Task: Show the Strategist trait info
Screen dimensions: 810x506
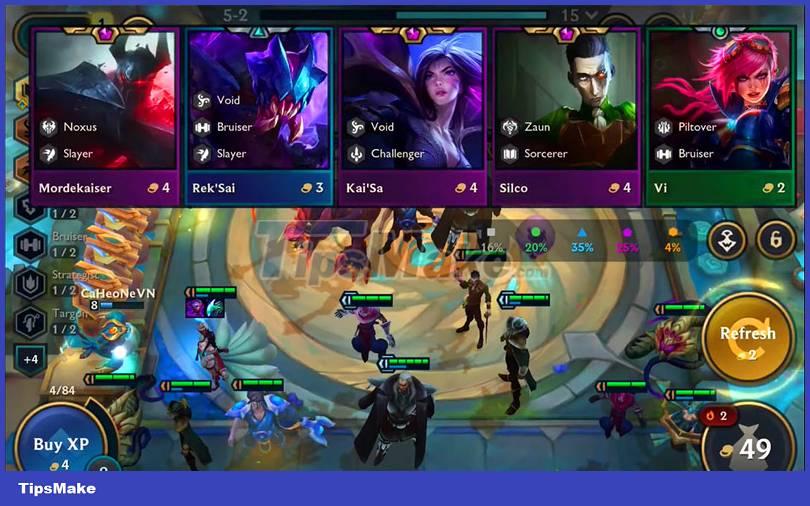Action: point(30,282)
